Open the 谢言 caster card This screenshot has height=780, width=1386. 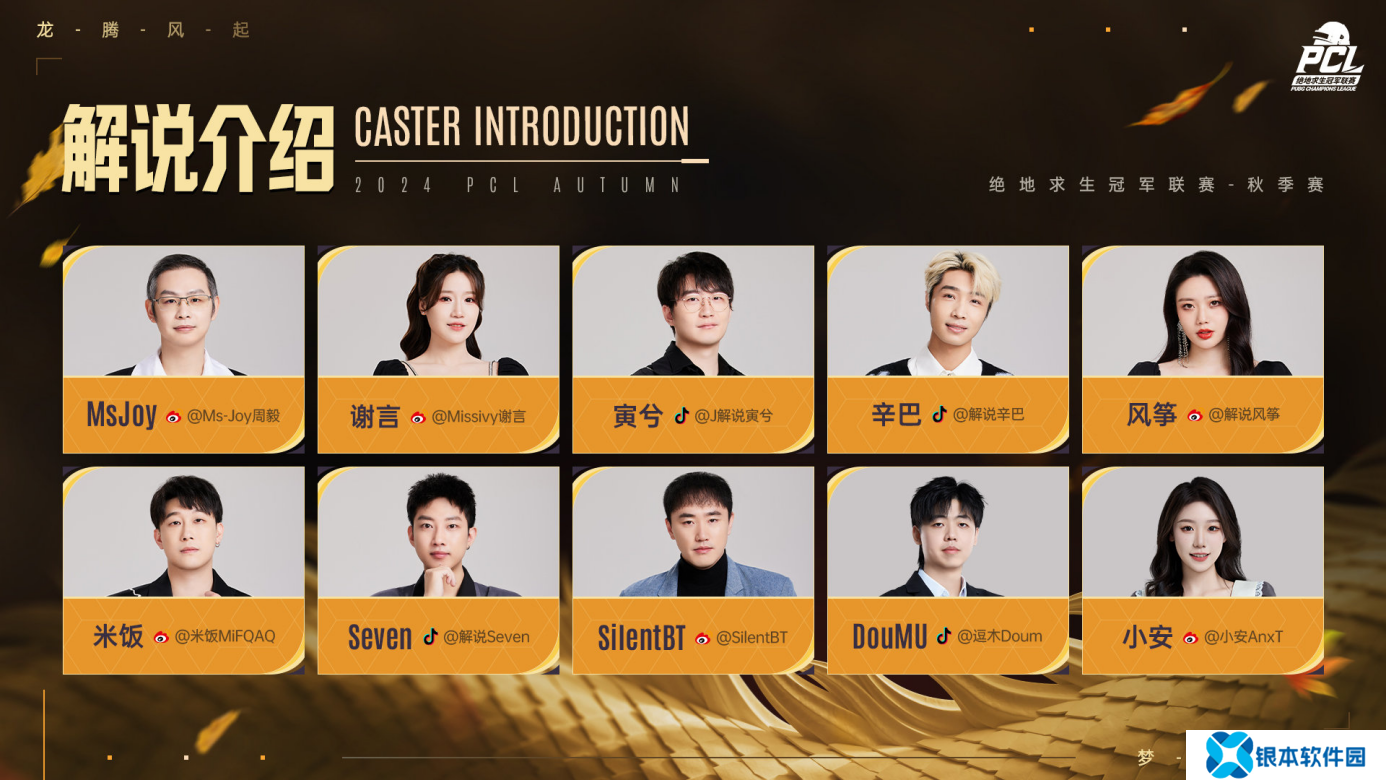[438, 349]
